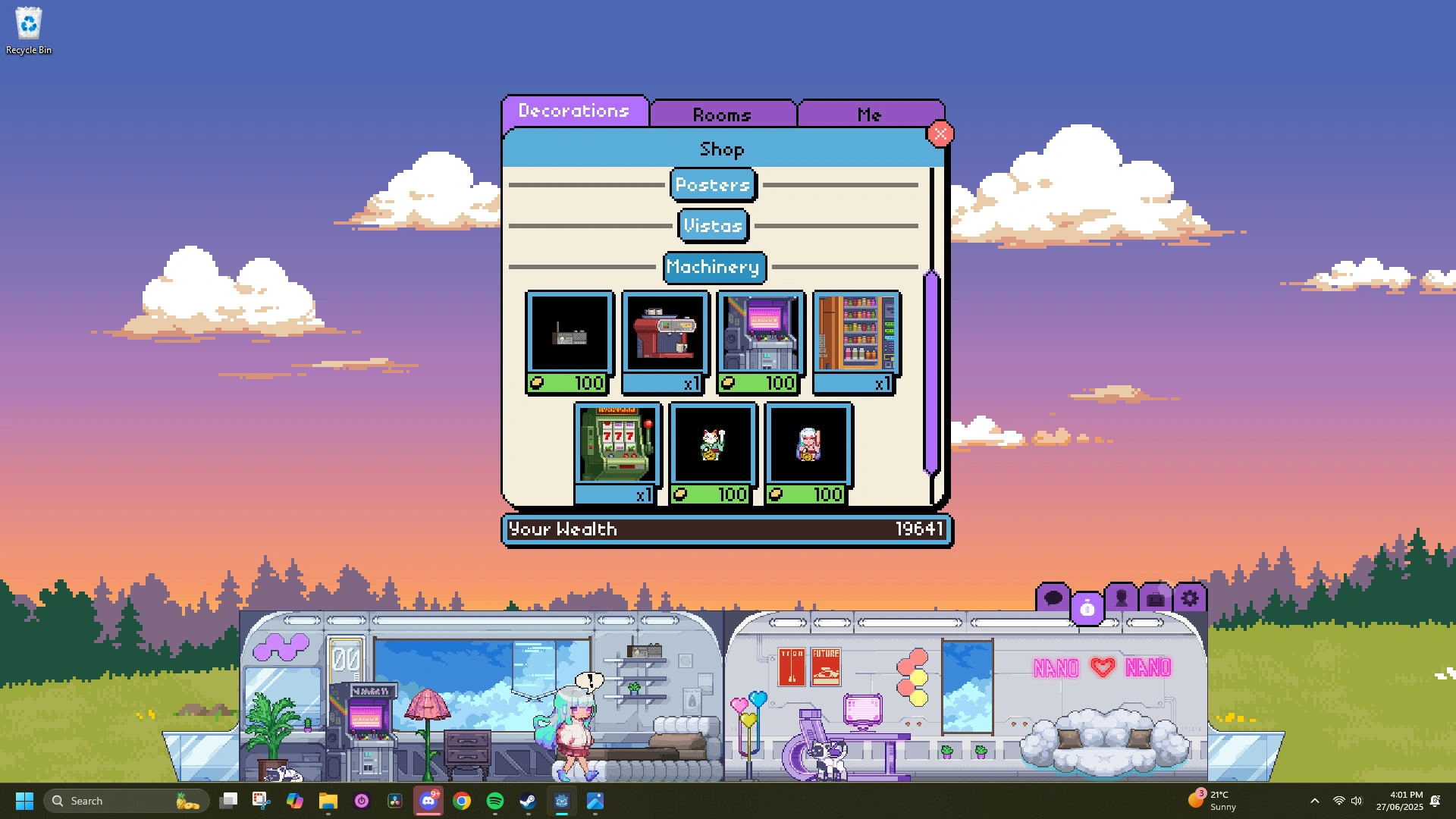Image resolution: width=1456 pixels, height=819 pixels.
Task: Click the Your Wealth display bar
Action: coord(725,529)
